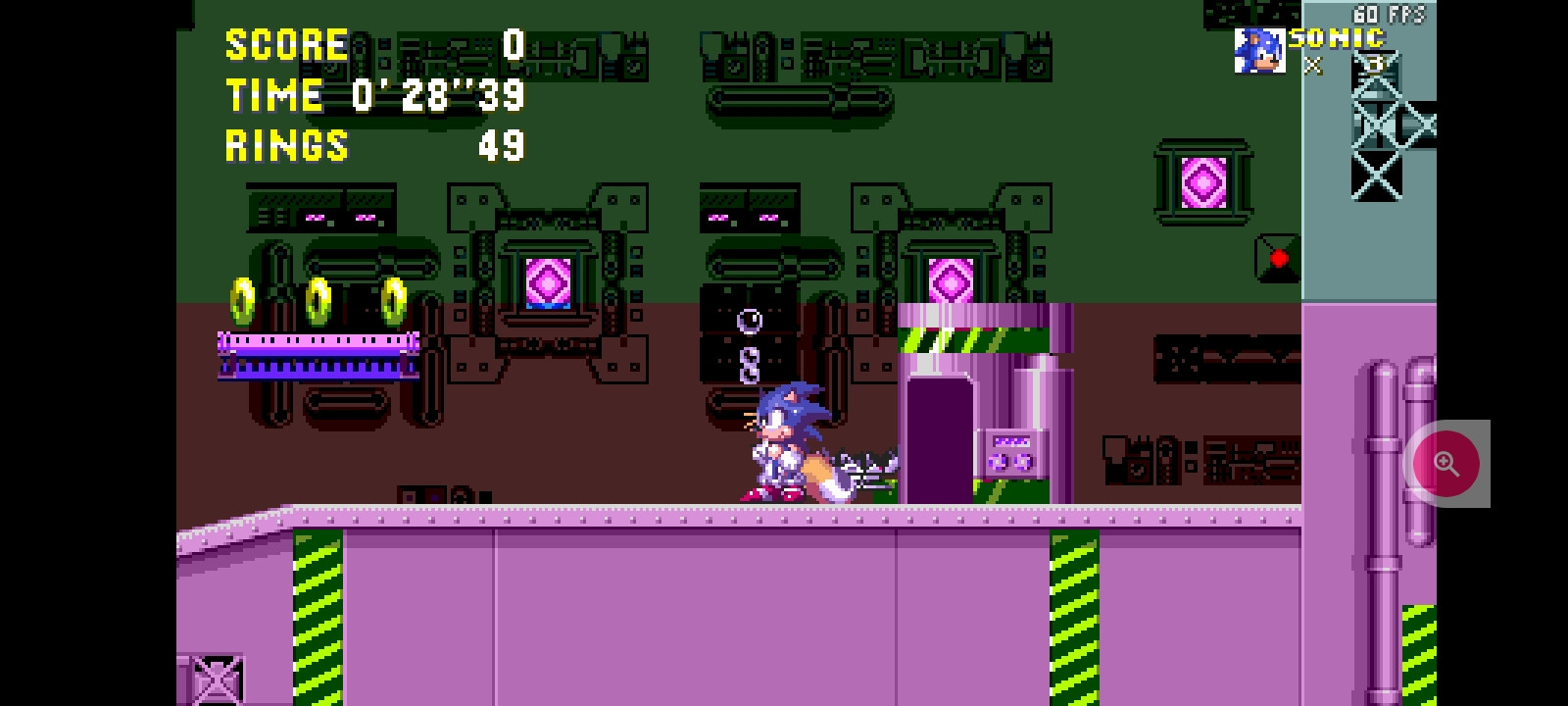
Task: Tap the SONIC name text in the HUD
Action: click(x=1336, y=38)
